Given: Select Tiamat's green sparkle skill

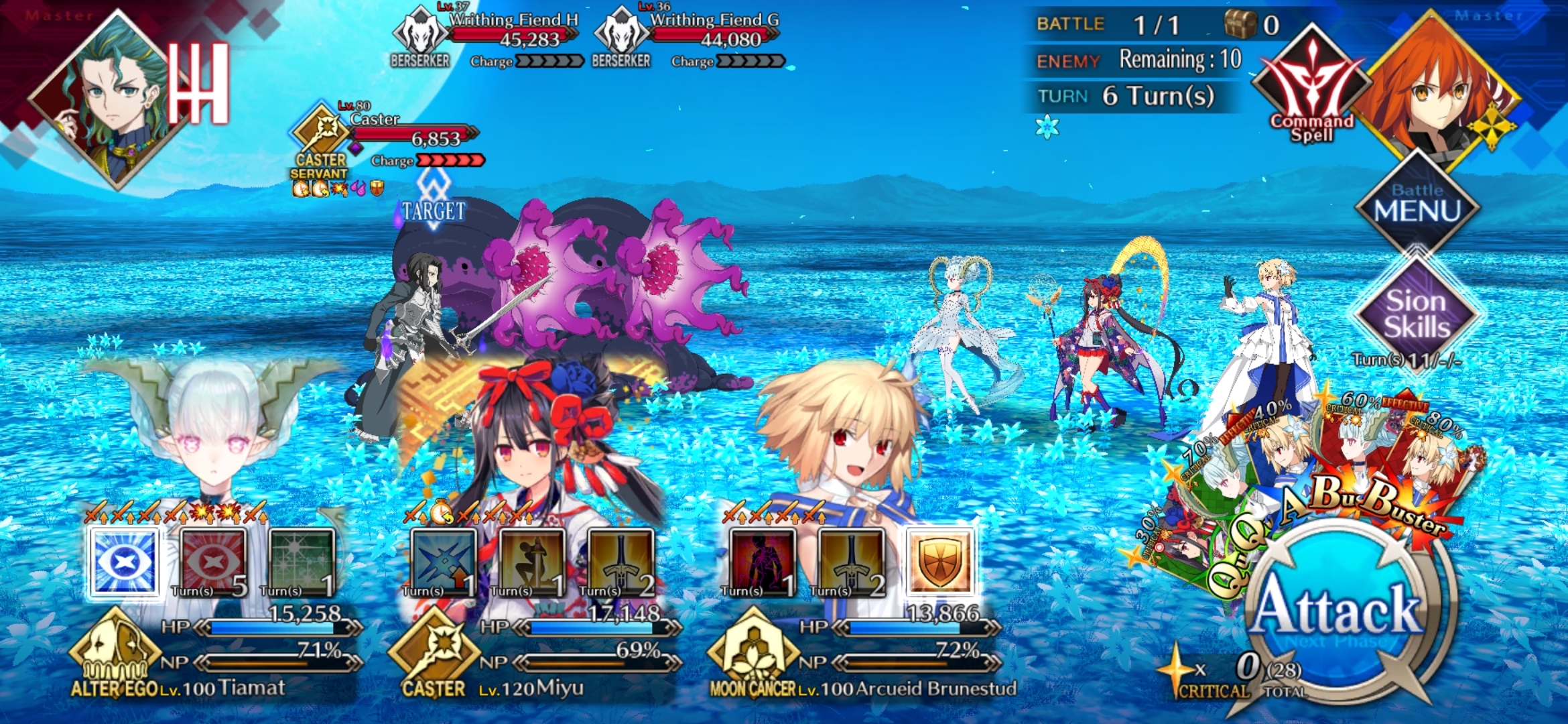Looking at the screenshot, I should (302, 562).
